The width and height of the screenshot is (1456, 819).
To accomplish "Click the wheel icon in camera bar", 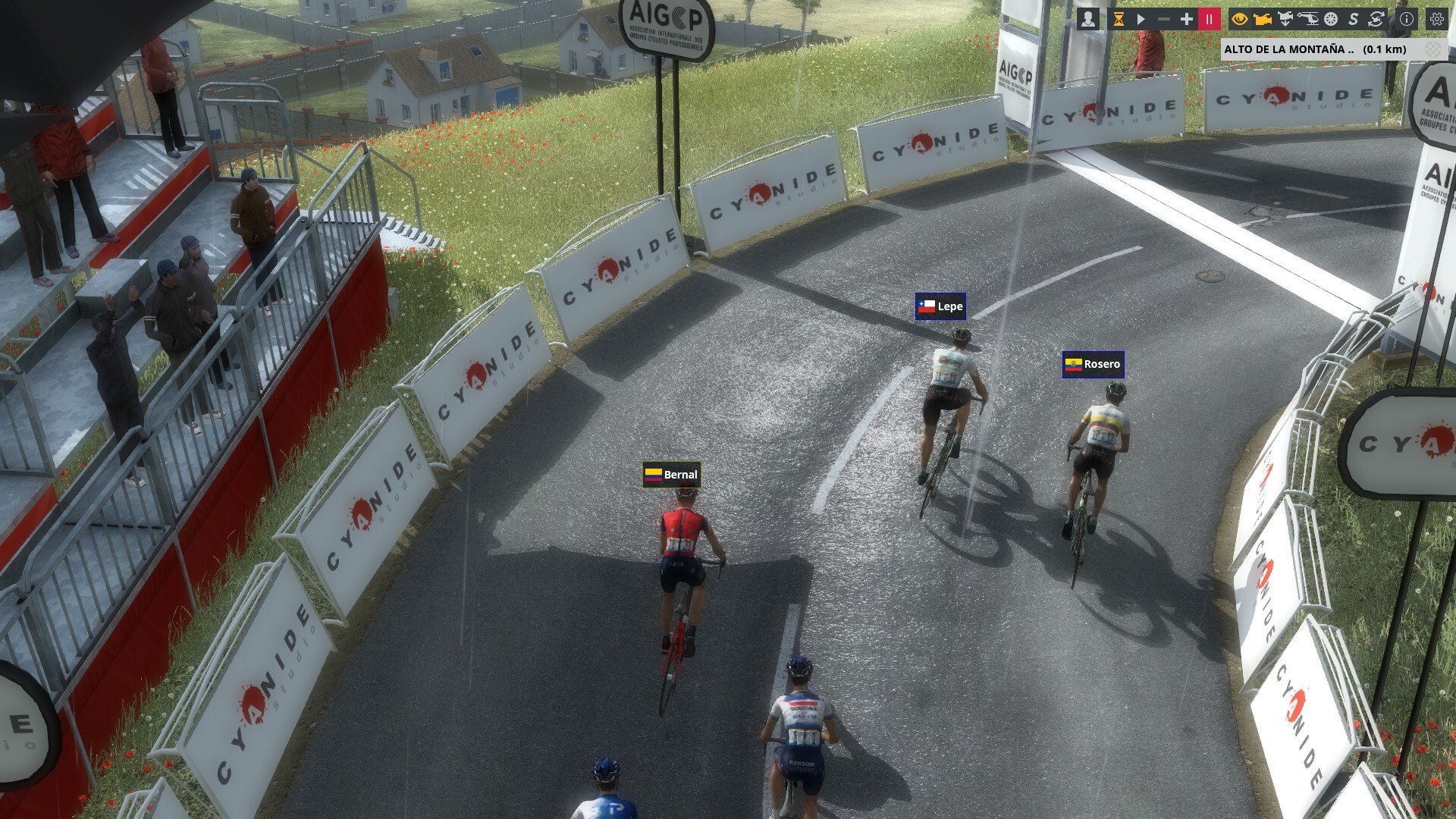I will 1331,20.
